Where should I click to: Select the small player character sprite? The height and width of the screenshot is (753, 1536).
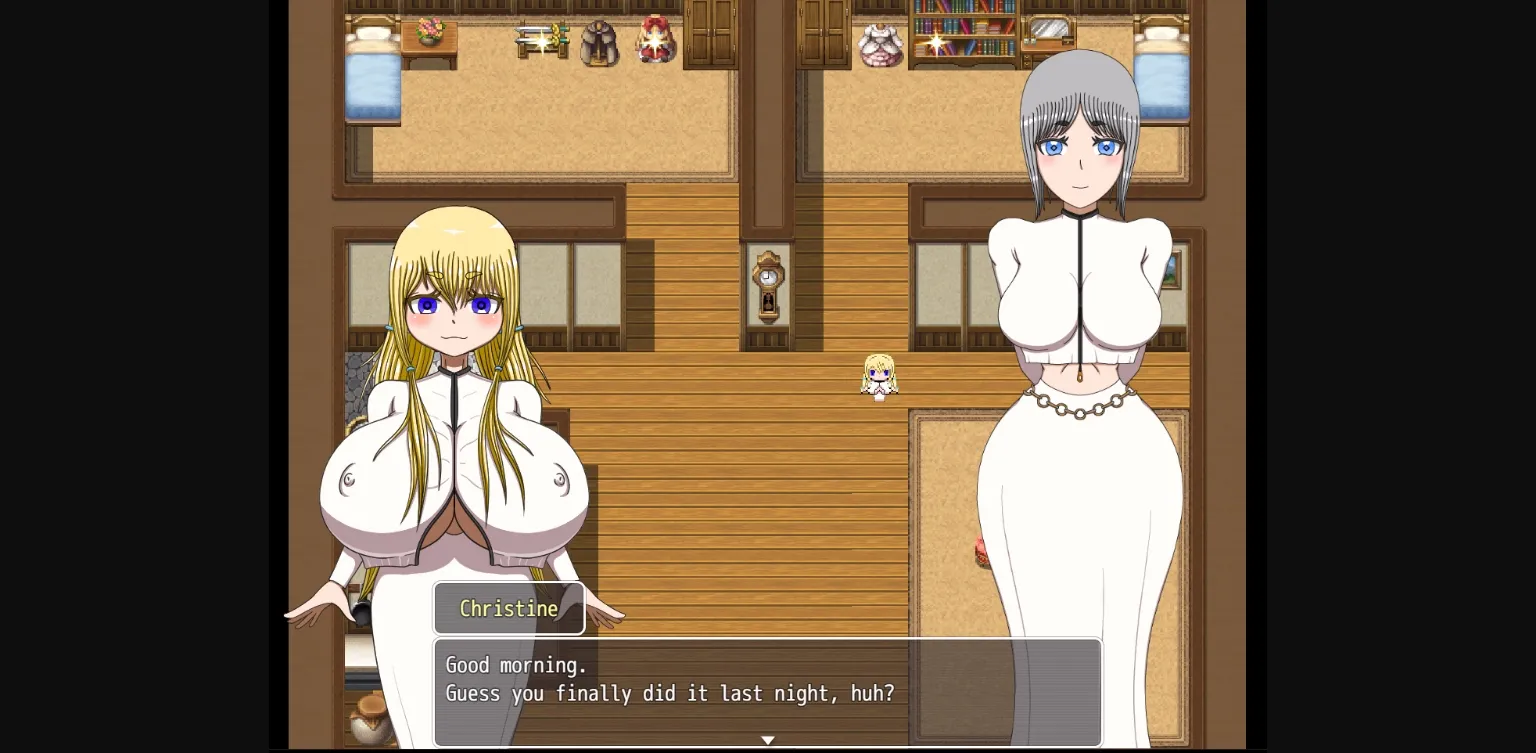[879, 375]
